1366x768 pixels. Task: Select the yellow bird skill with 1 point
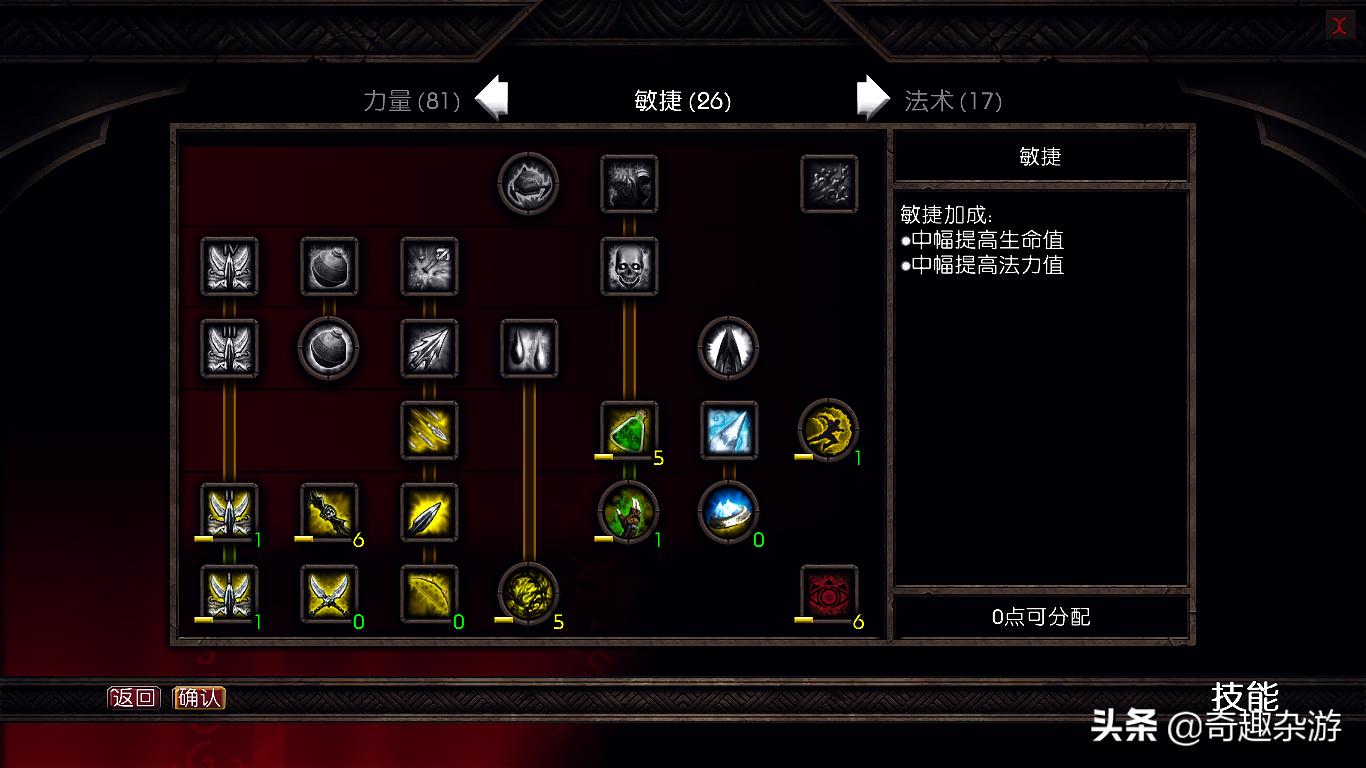point(829,430)
